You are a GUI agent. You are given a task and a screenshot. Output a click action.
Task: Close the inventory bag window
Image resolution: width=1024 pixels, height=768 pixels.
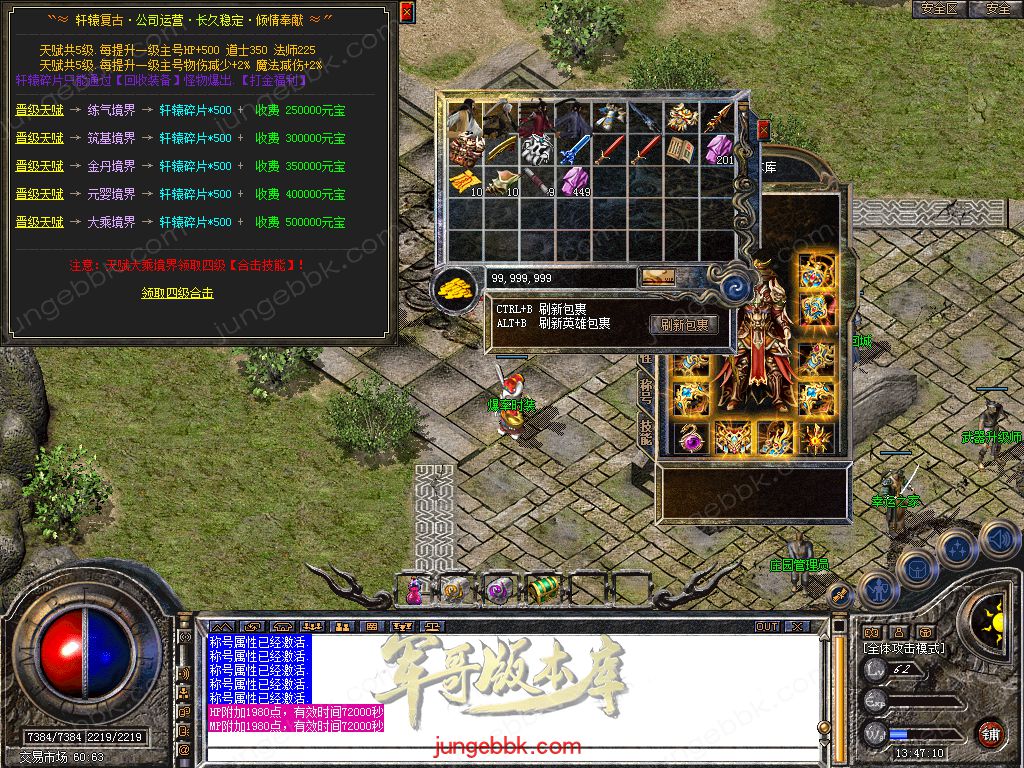pyautogui.click(x=764, y=130)
